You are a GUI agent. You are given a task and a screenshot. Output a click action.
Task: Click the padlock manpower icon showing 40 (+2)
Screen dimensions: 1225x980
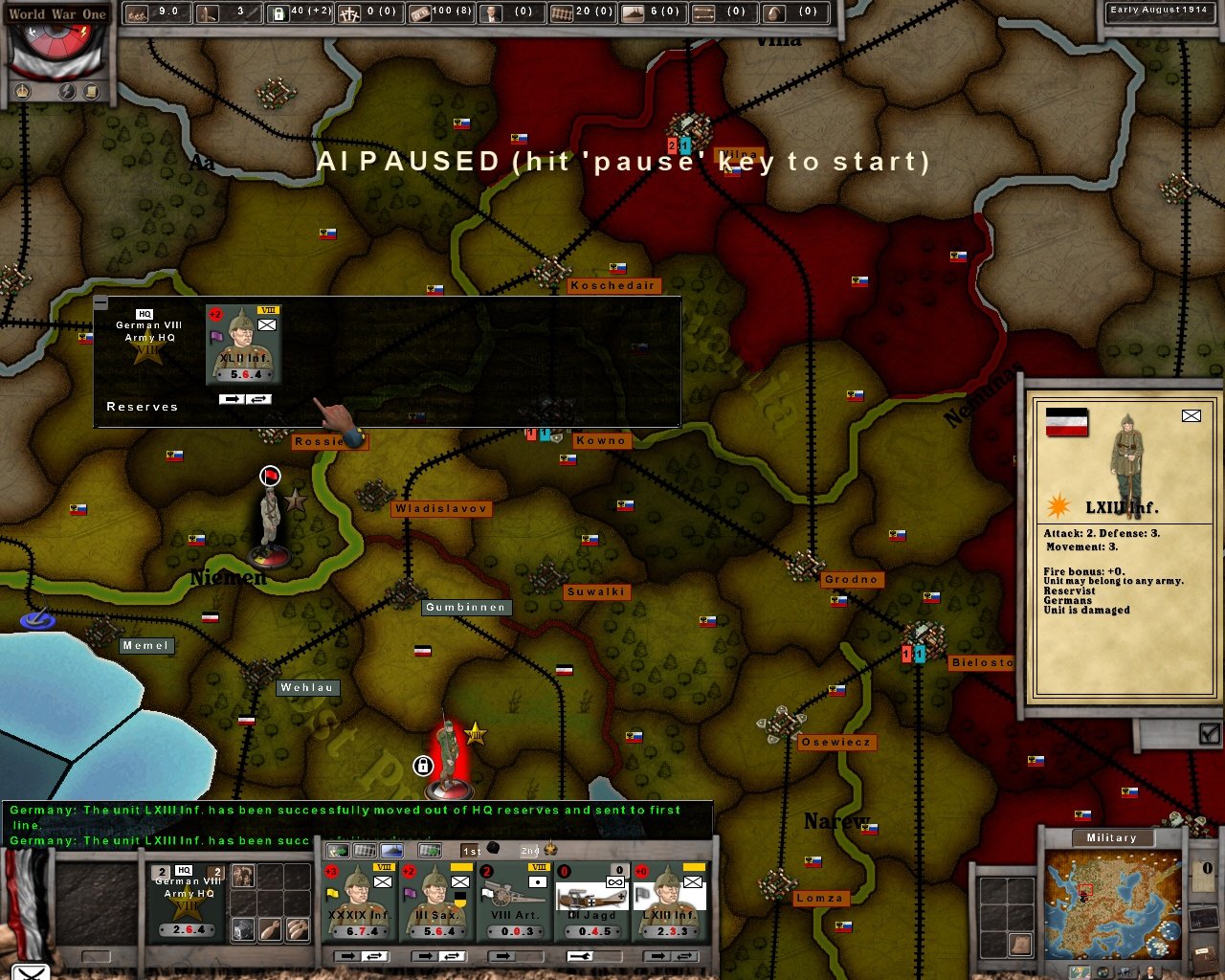(278, 12)
